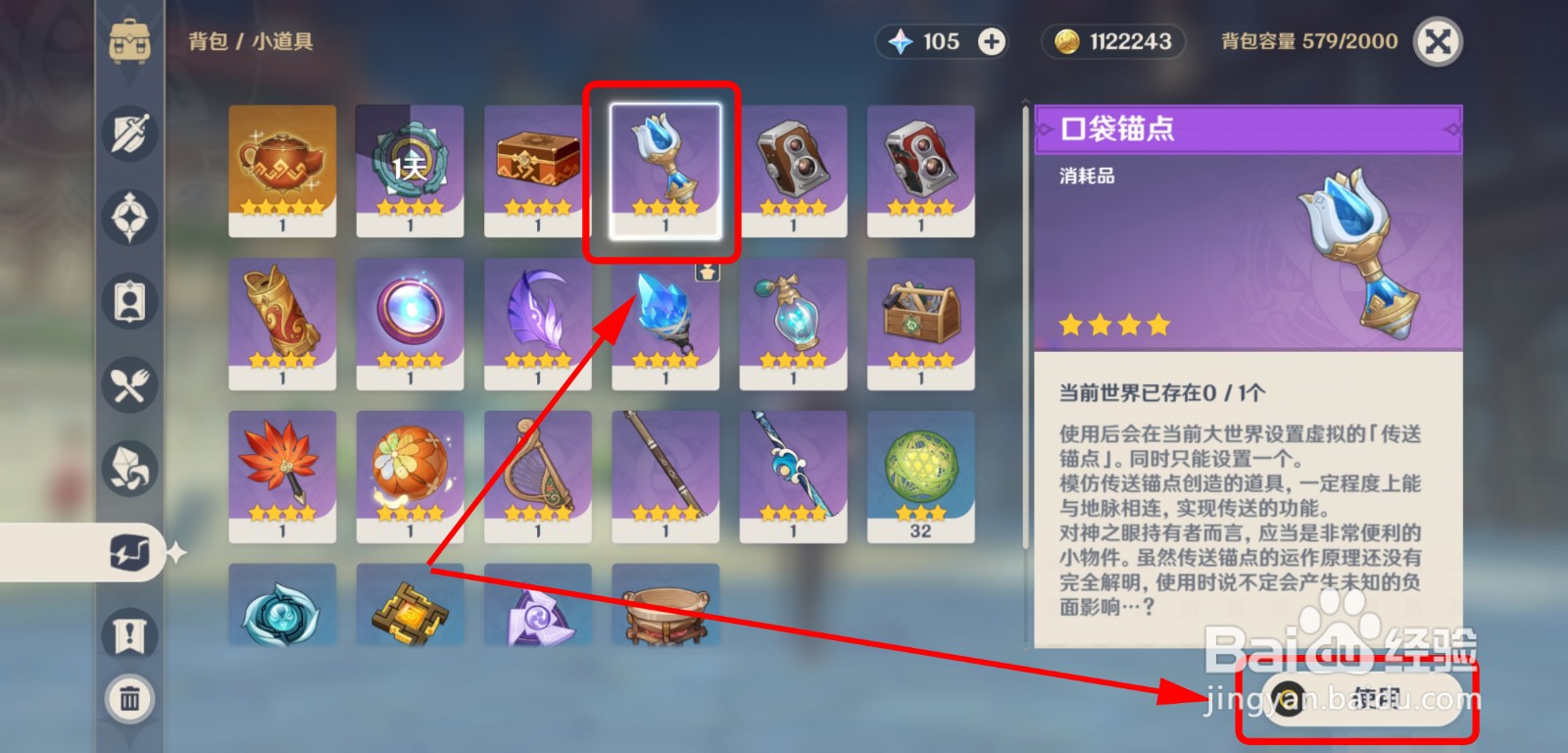This screenshot has height=753, width=1568.
Task: Click the four-star rating on 口袋锚点 panel
Action: click(x=1115, y=324)
